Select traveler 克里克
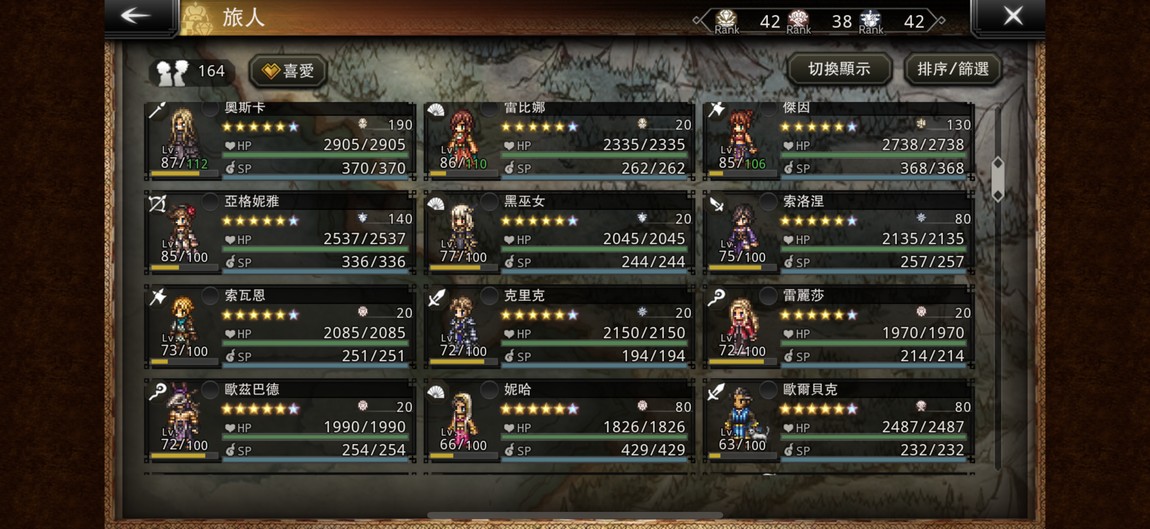1150x529 pixels. (559, 328)
